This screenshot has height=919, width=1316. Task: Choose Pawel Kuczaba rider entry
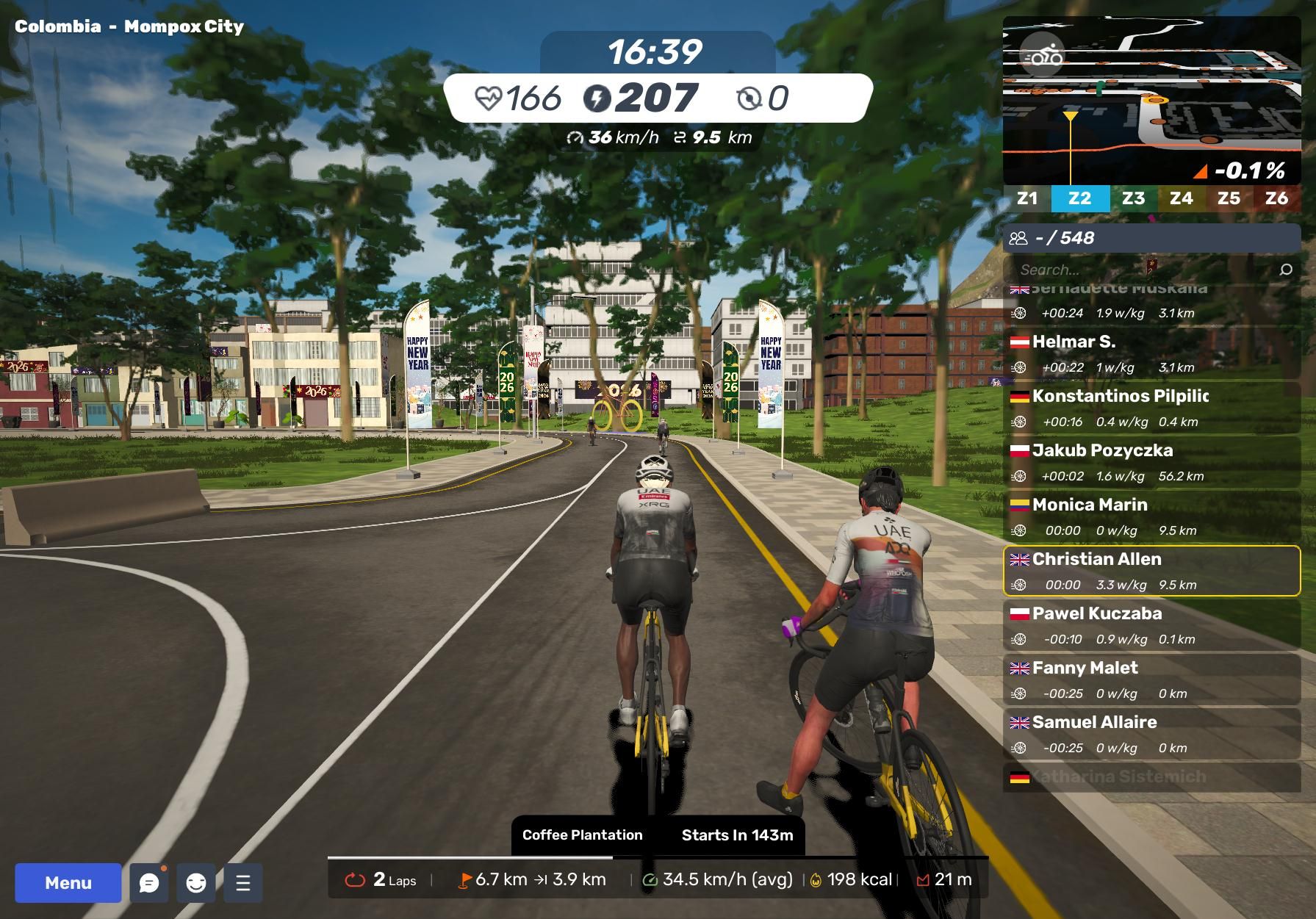coord(1151,625)
